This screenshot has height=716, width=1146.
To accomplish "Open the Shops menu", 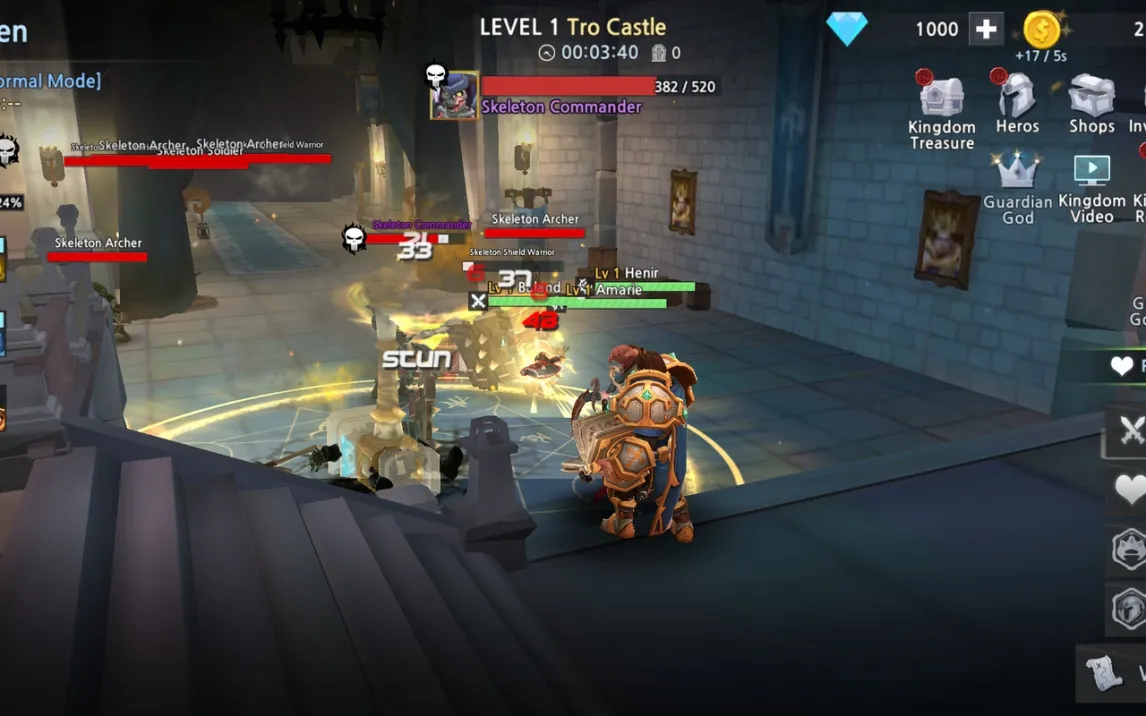I will point(1091,104).
